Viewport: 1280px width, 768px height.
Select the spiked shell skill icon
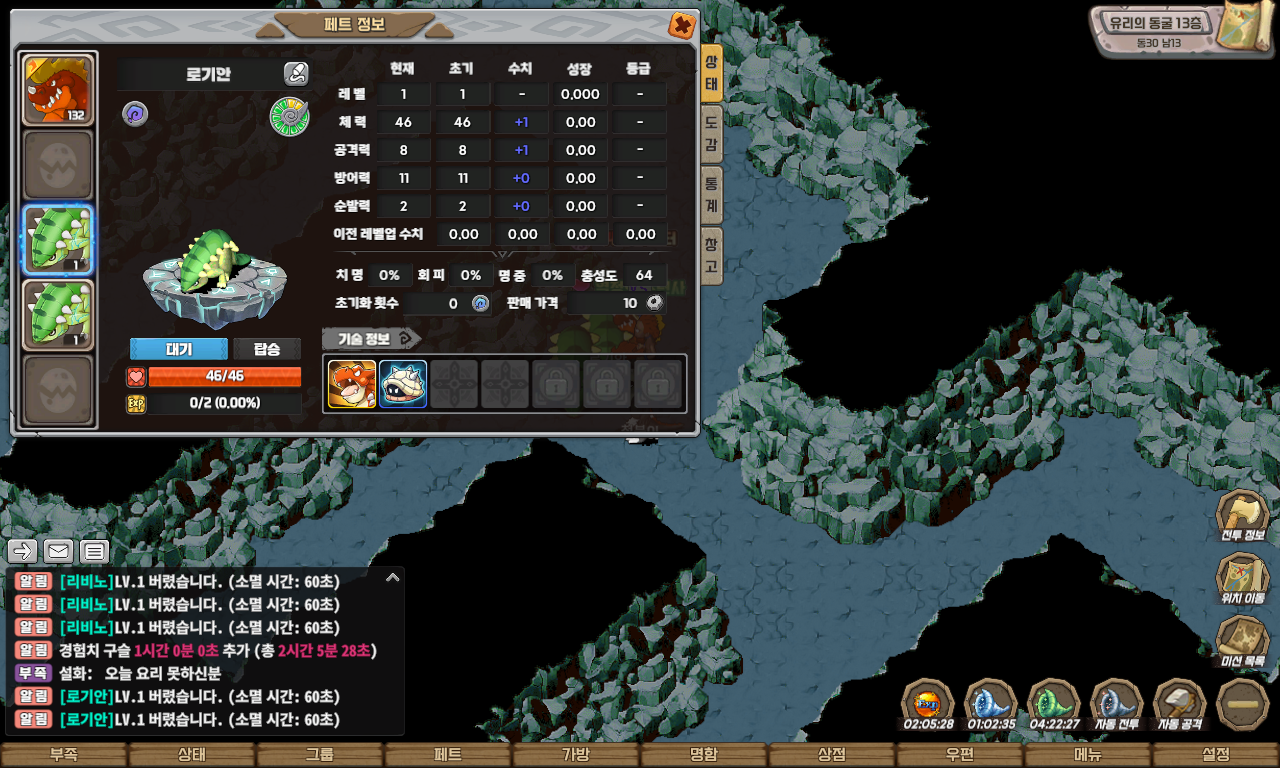click(x=403, y=384)
